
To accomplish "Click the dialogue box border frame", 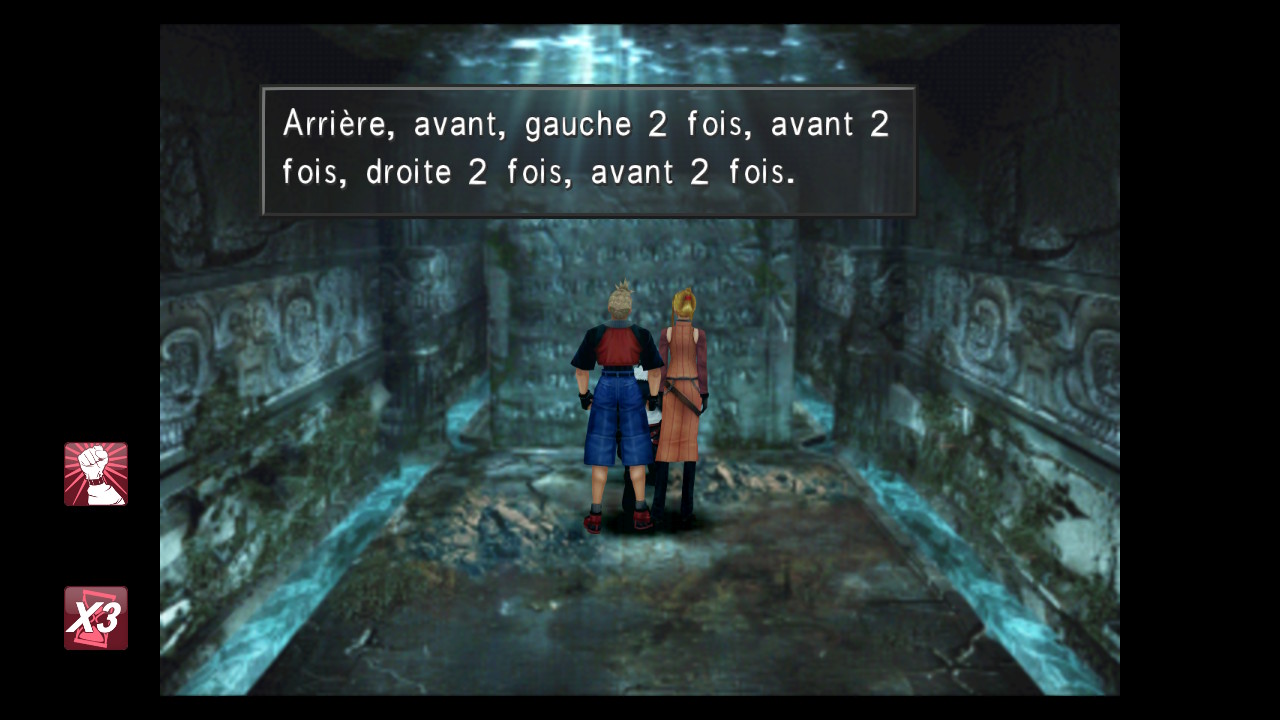I will [588, 92].
